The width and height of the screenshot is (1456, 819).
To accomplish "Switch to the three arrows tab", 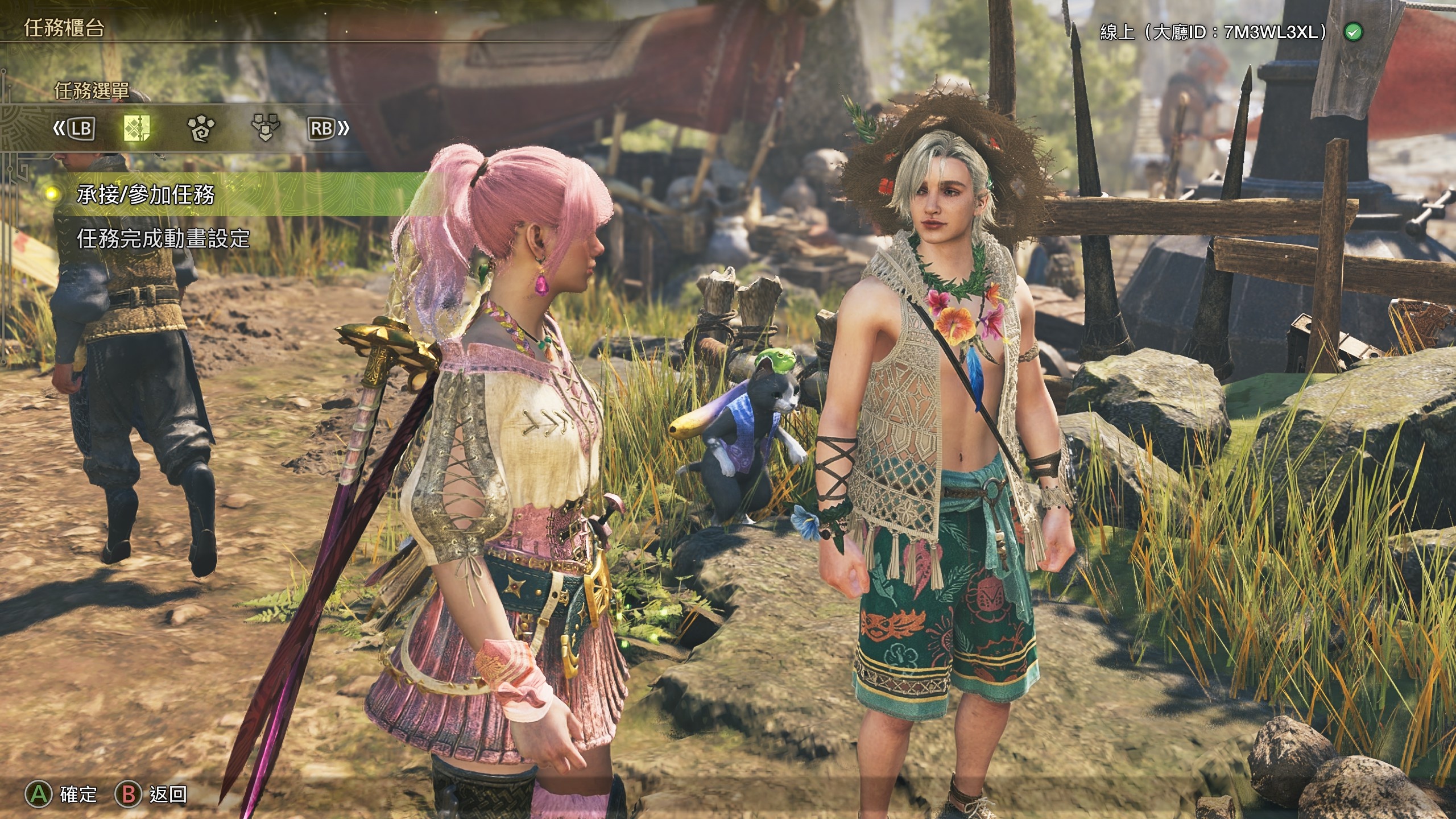I will 265,128.
